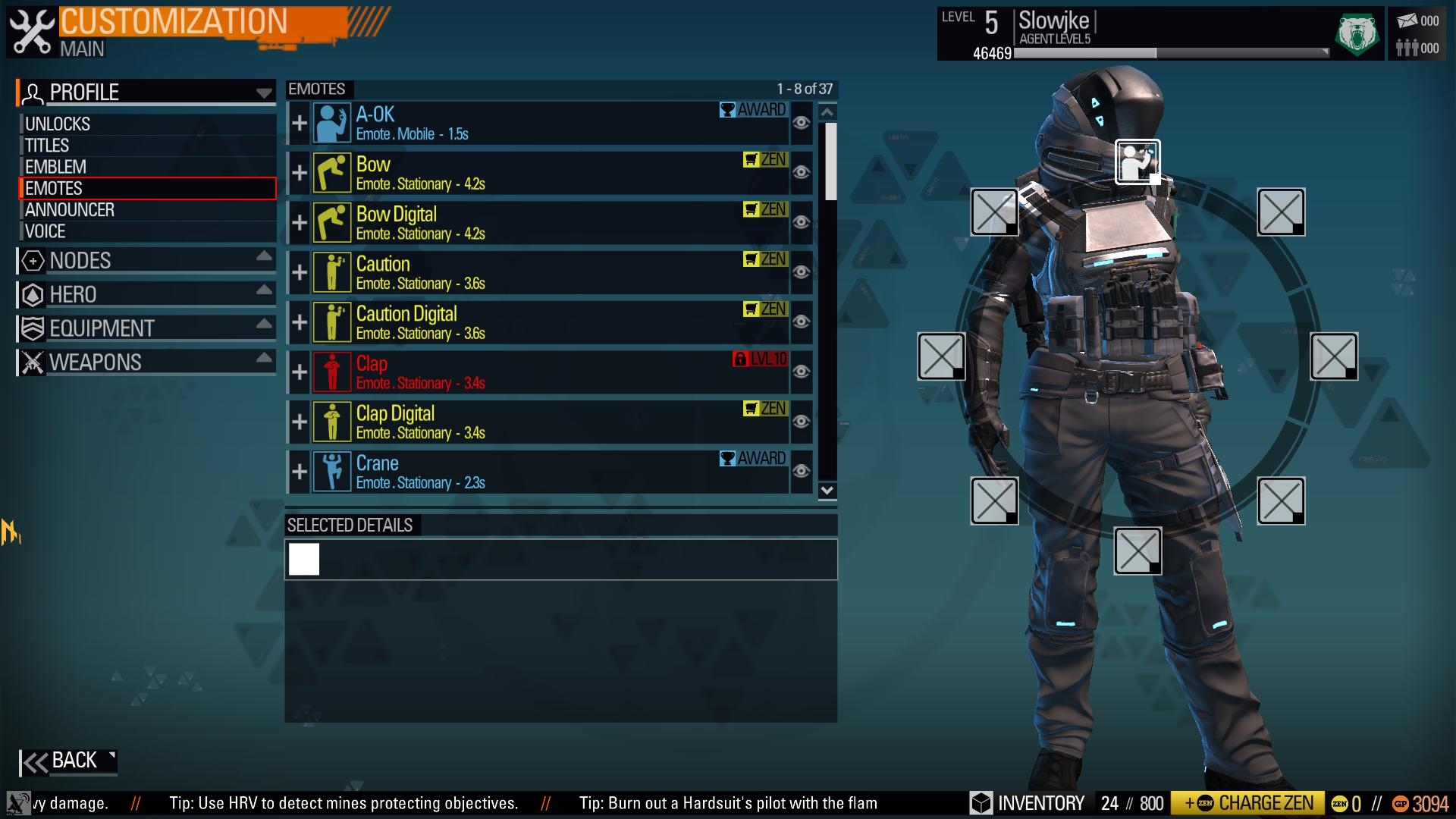Go back with the BACK button
The width and height of the screenshot is (1456, 819).
(x=68, y=761)
